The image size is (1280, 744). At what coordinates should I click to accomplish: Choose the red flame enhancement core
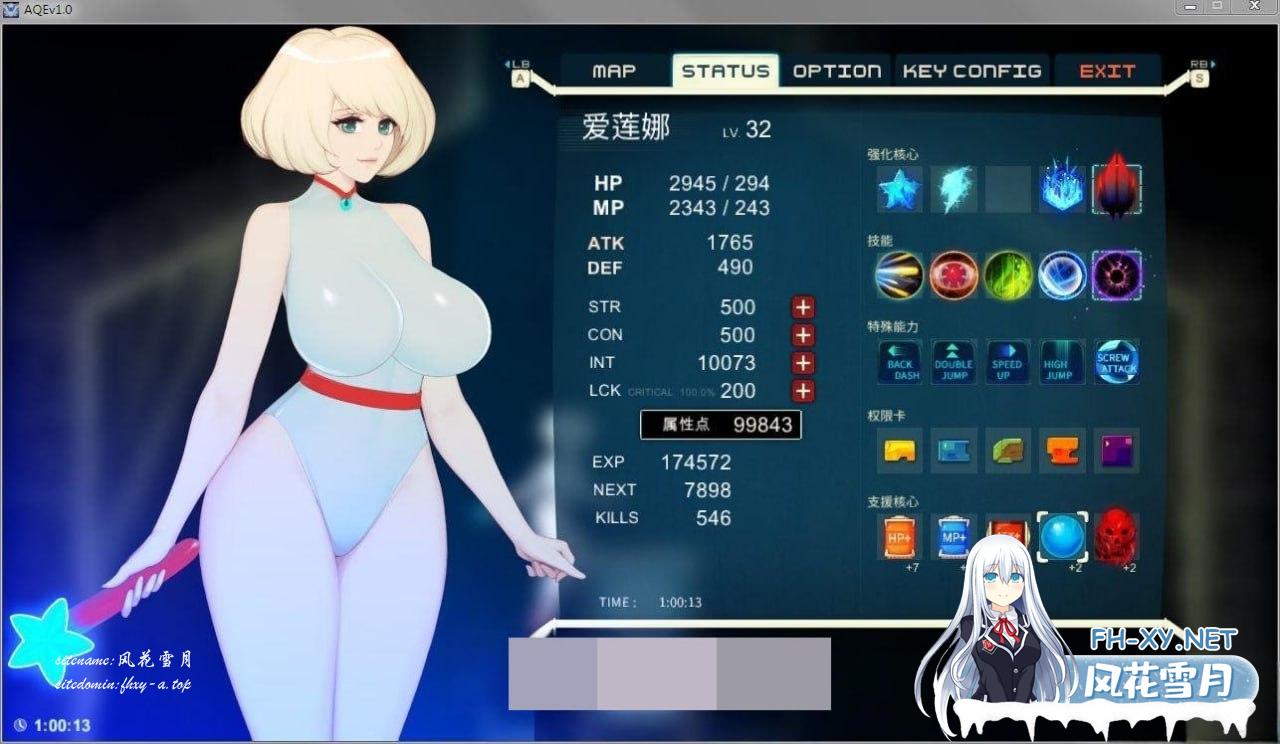pyautogui.click(x=1117, y=189)
